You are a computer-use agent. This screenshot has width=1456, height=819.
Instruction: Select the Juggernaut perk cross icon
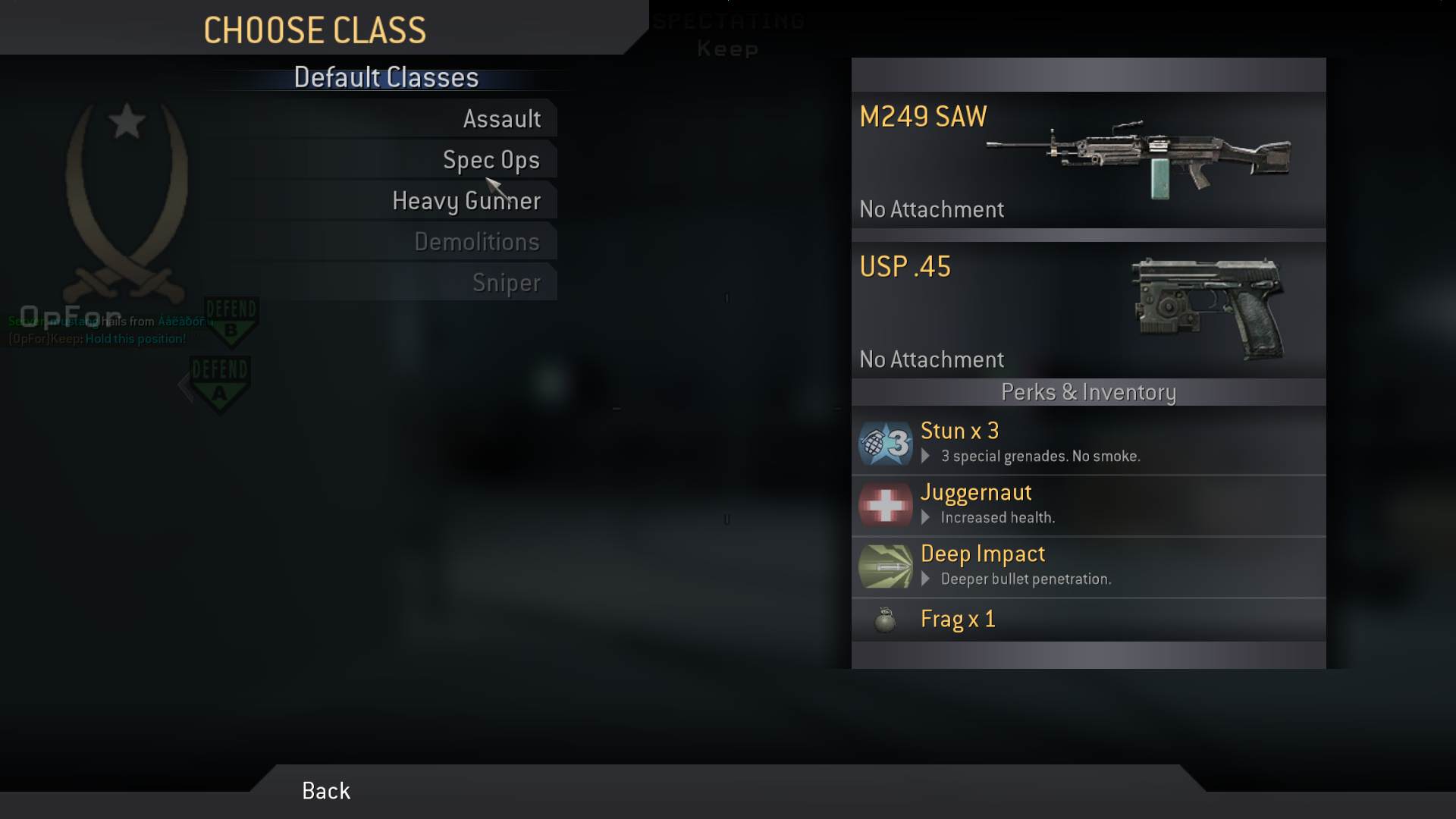[884, 505]
